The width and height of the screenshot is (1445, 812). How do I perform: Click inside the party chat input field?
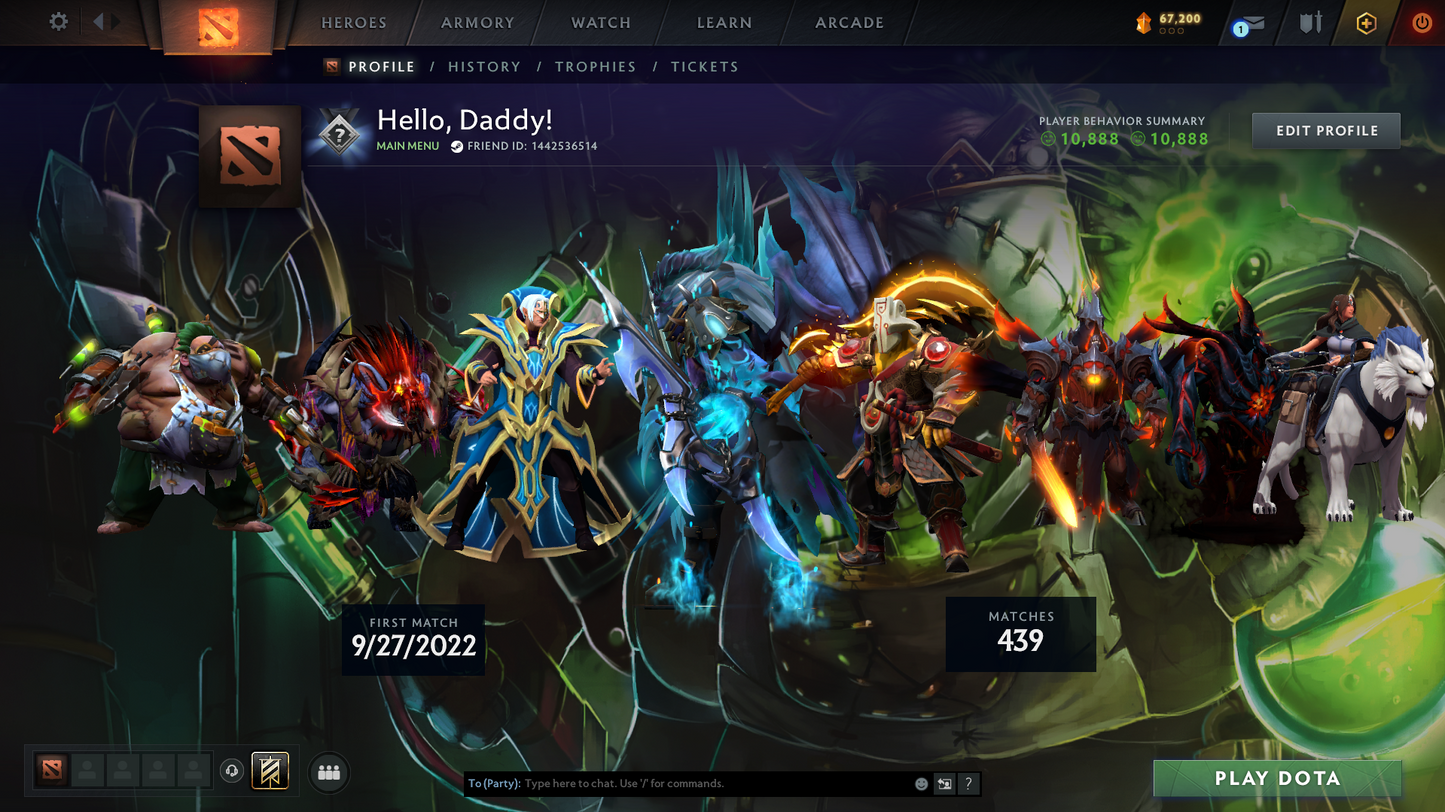700,783
